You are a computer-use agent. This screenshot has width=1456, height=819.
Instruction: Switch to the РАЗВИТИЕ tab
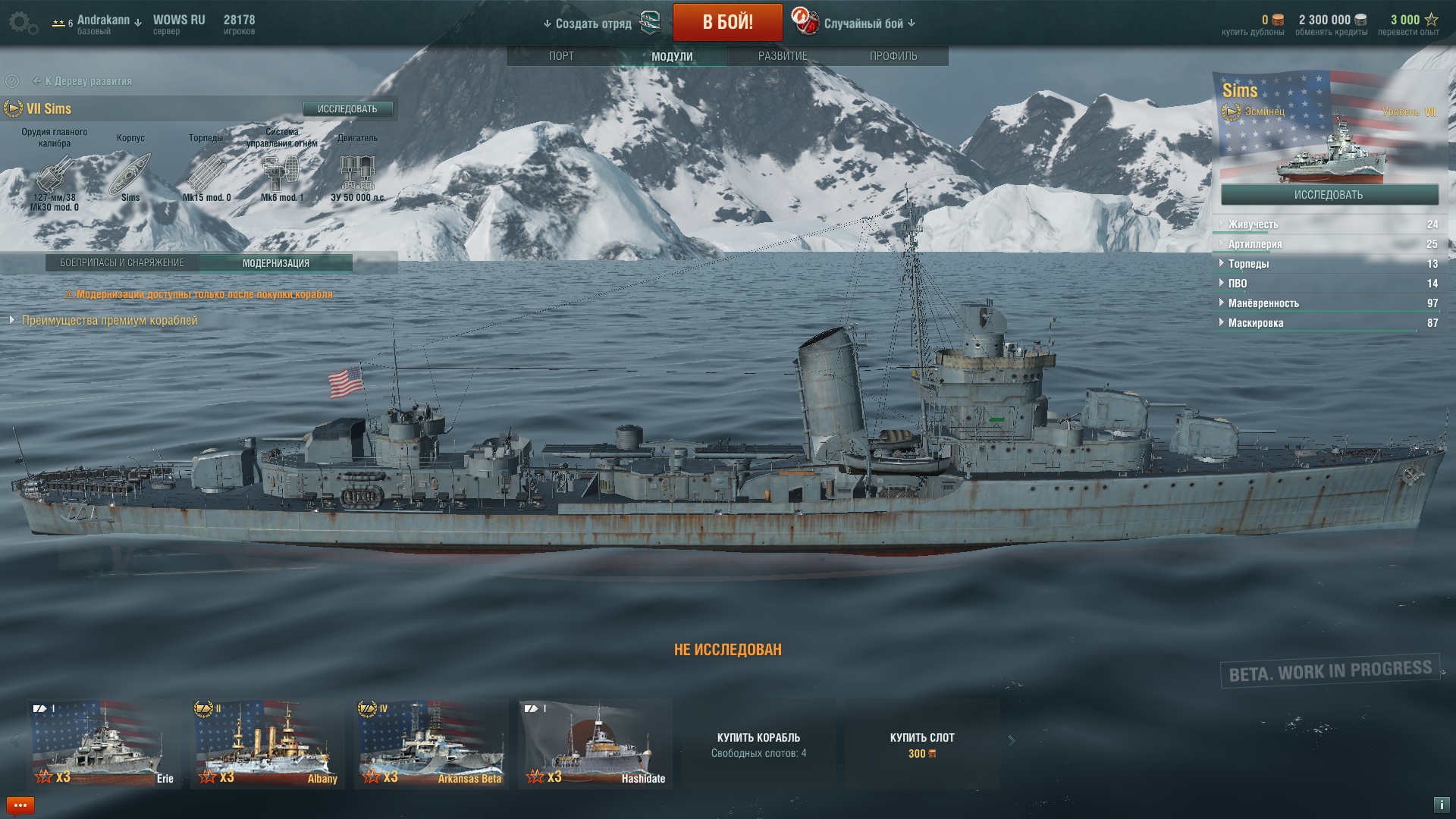(x=783, y=56)
